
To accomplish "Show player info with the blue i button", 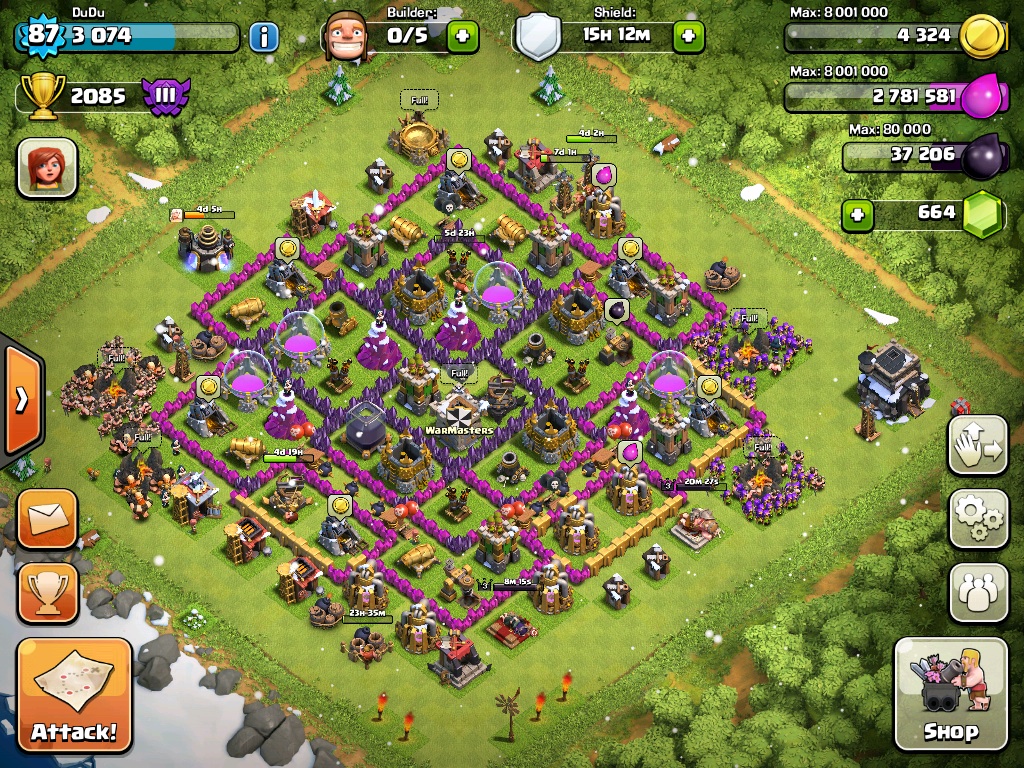I will point(263,38).
